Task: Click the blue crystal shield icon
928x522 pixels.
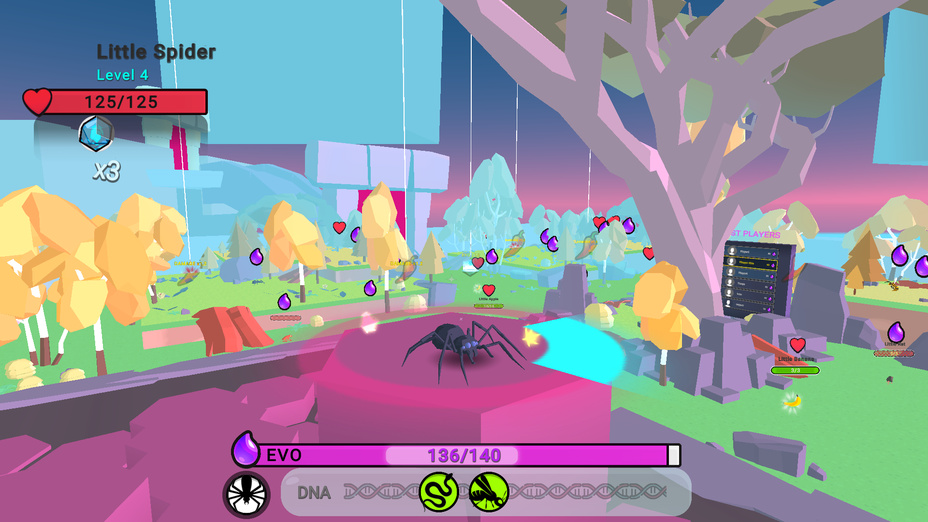Action: [x=96, y=133]
